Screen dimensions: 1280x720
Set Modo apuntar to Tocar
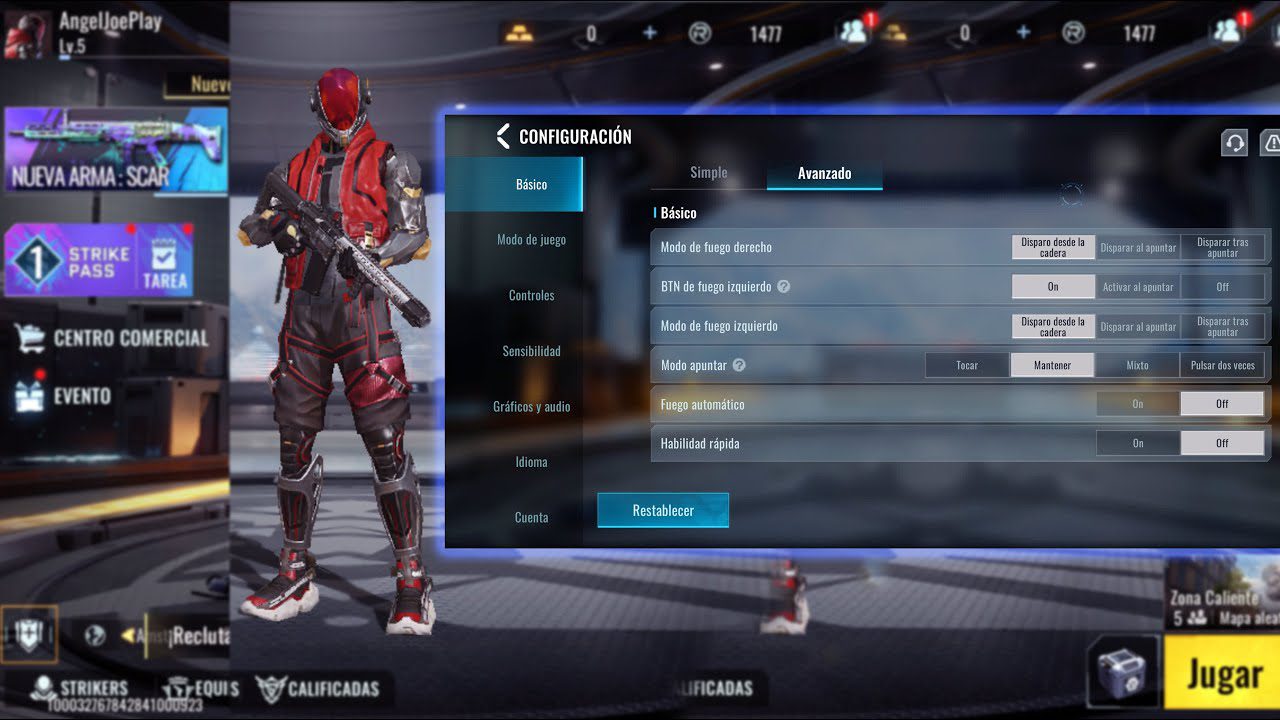[967, 365]
